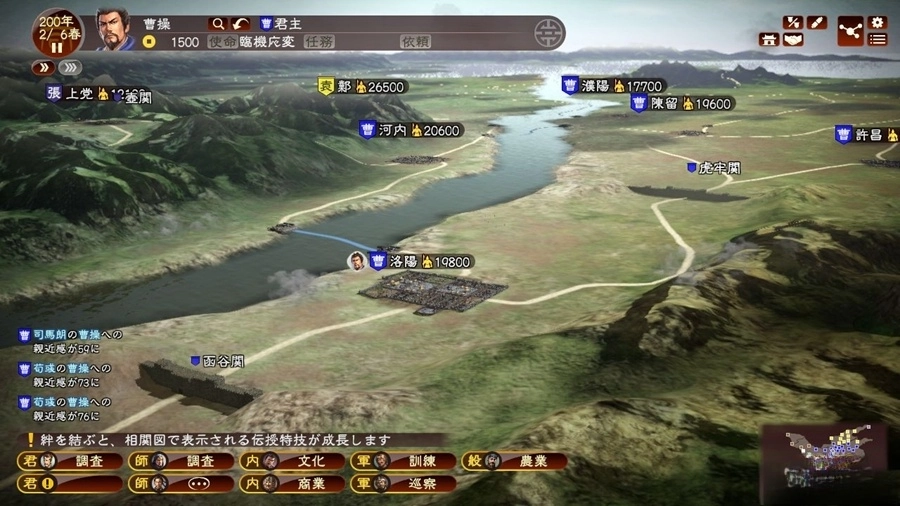Click the castle gate icon

point(770,40)
